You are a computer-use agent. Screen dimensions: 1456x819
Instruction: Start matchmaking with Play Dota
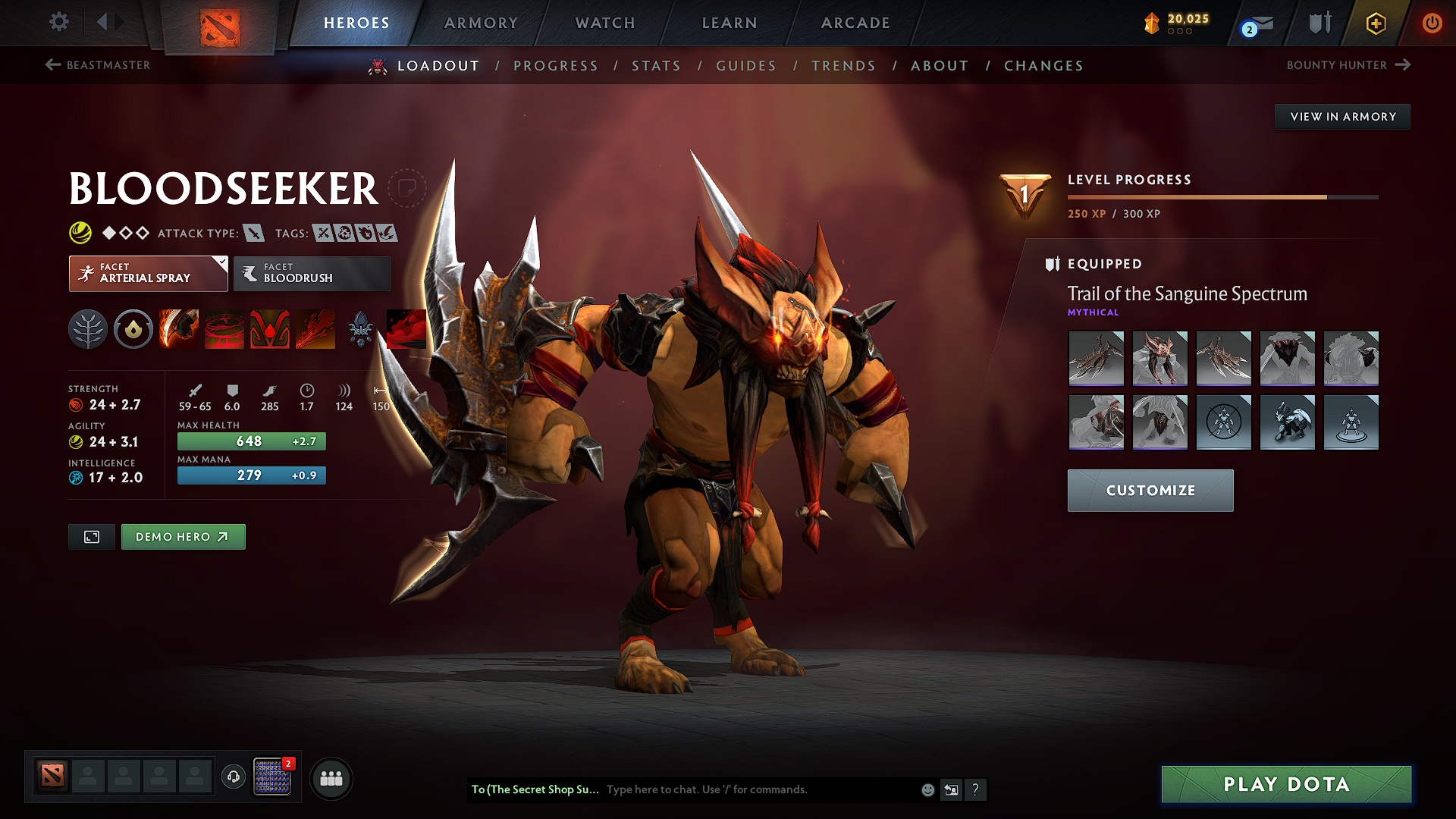(x=1286, y=784)
